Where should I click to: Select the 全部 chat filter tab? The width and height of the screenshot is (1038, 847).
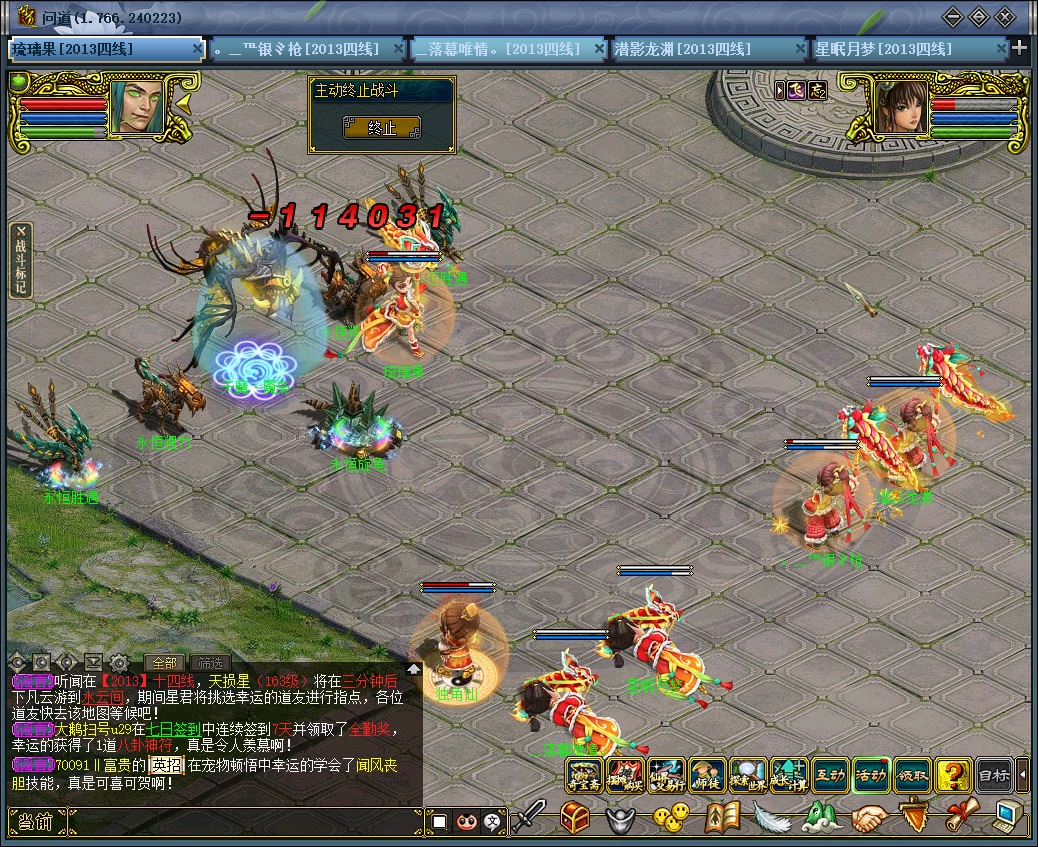[164, 662]
